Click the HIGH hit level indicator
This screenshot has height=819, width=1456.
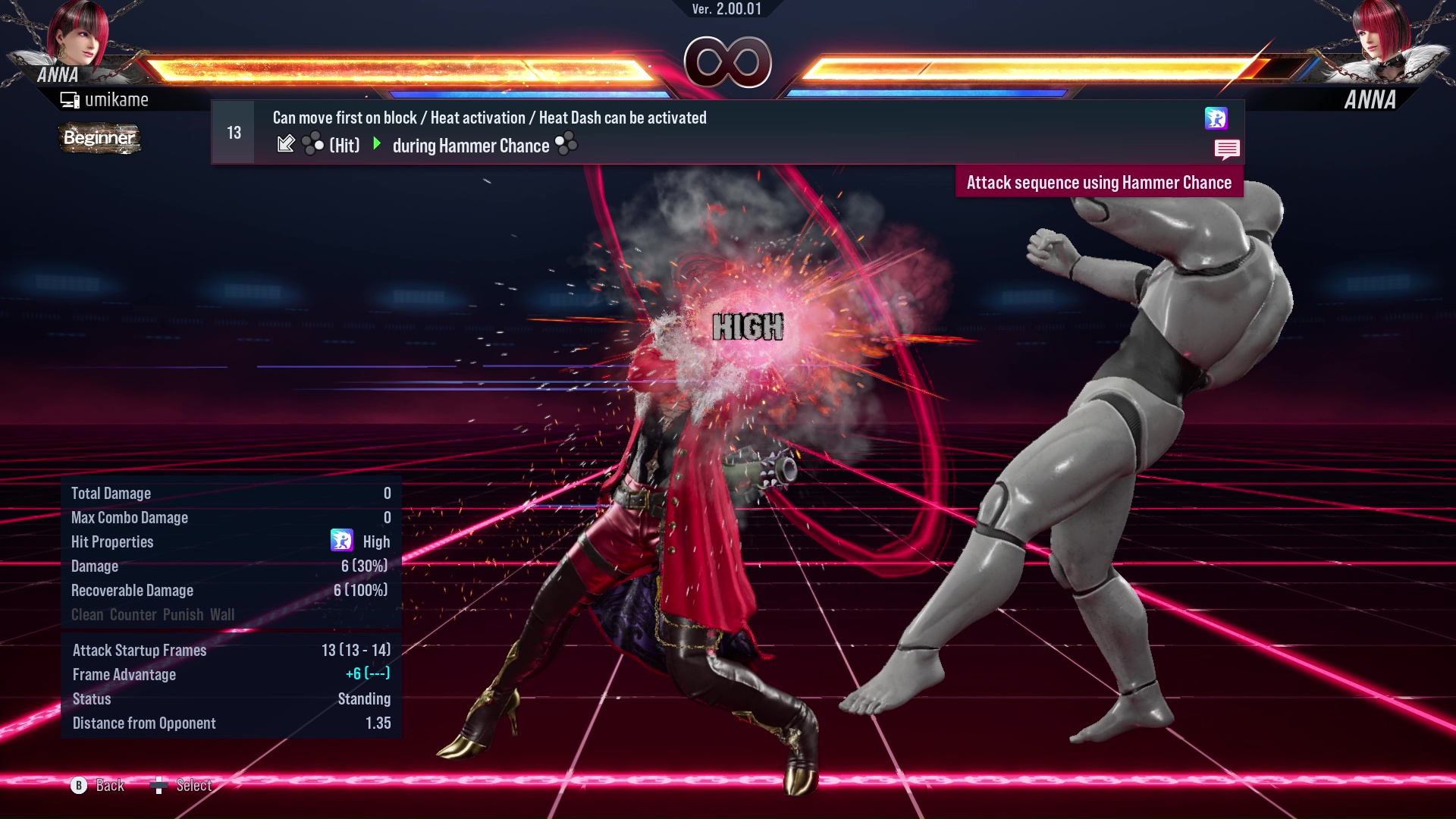[x=748, y=326]
